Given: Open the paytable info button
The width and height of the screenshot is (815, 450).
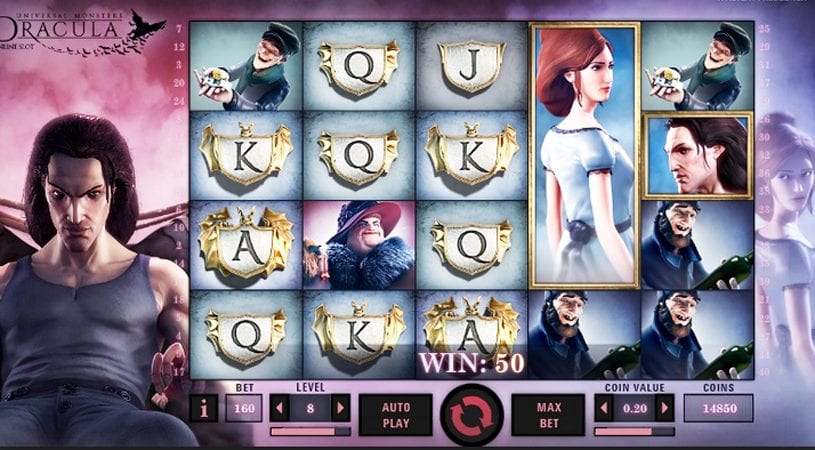Looking at the screenshot, I should click(x=202, y=408).
